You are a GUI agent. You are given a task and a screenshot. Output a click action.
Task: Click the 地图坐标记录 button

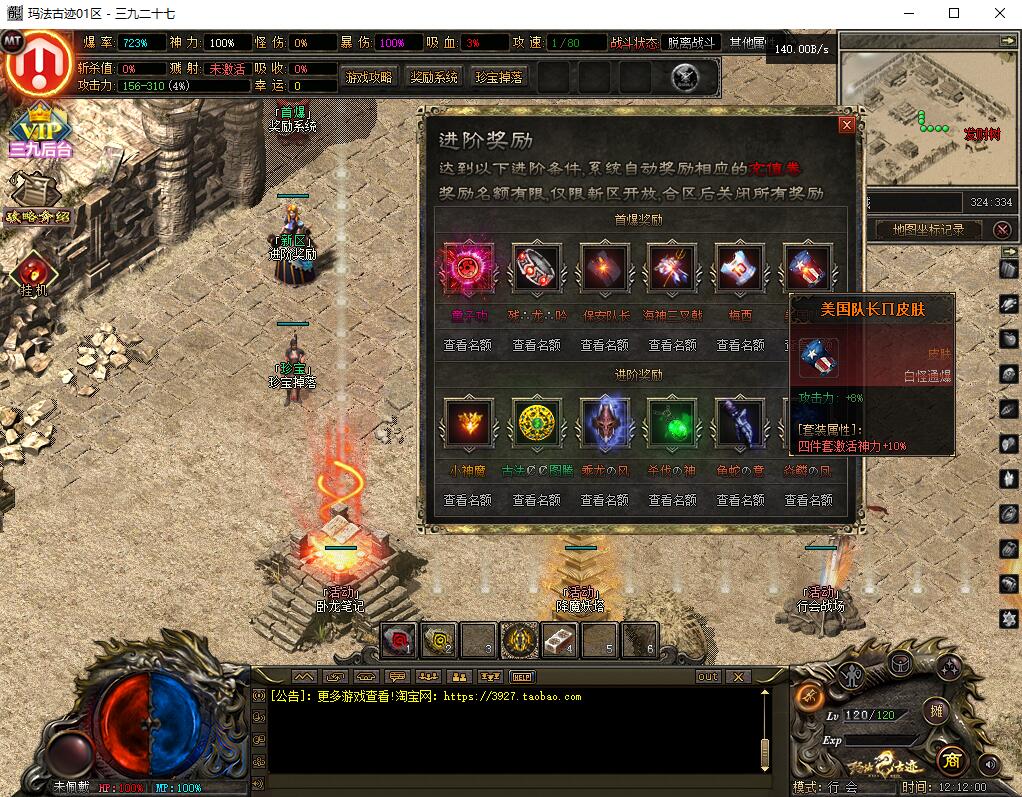click(928, 230)
